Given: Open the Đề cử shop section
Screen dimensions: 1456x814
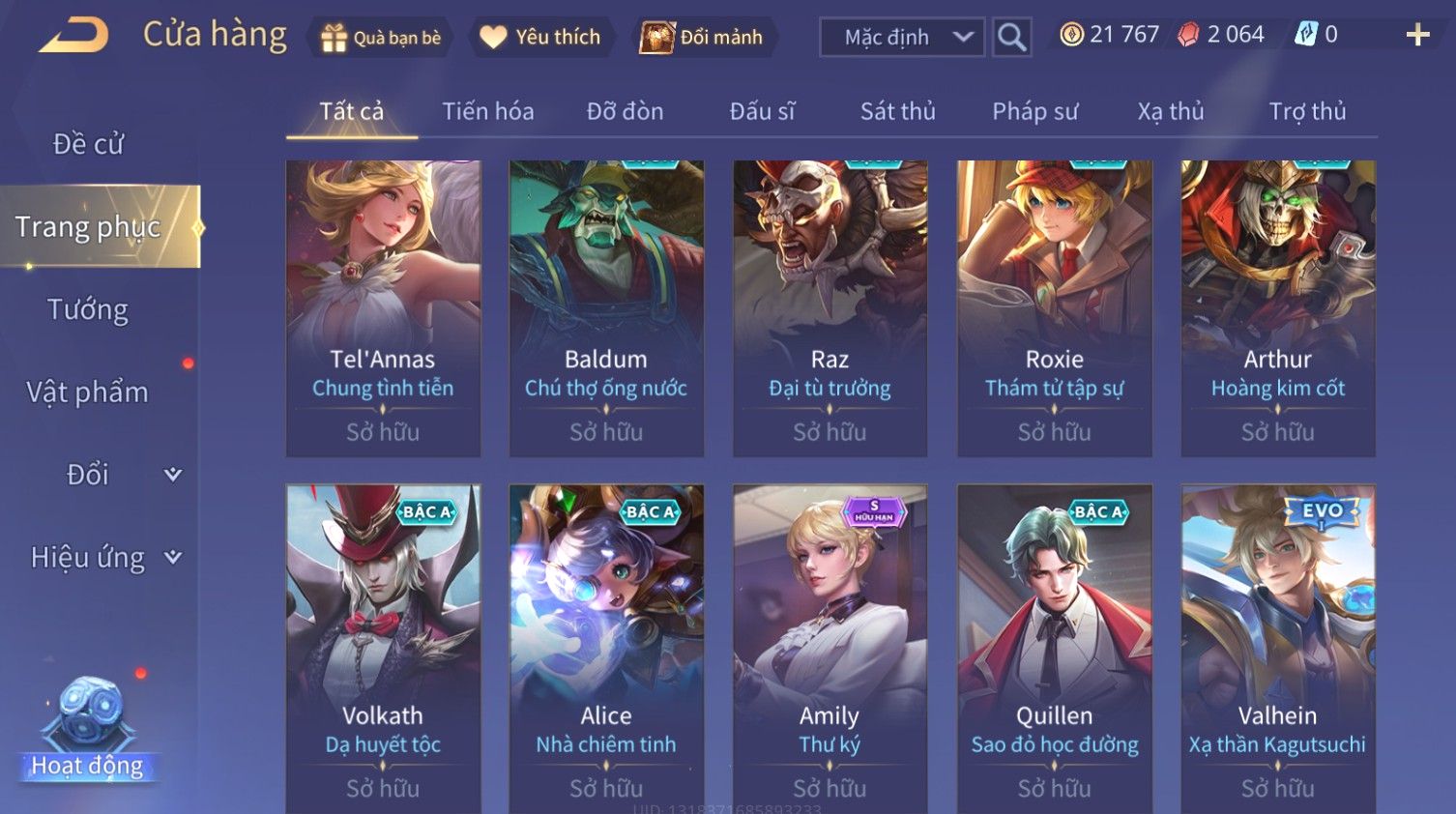Looking at the screenshot, I should click(x=88, y=144).
